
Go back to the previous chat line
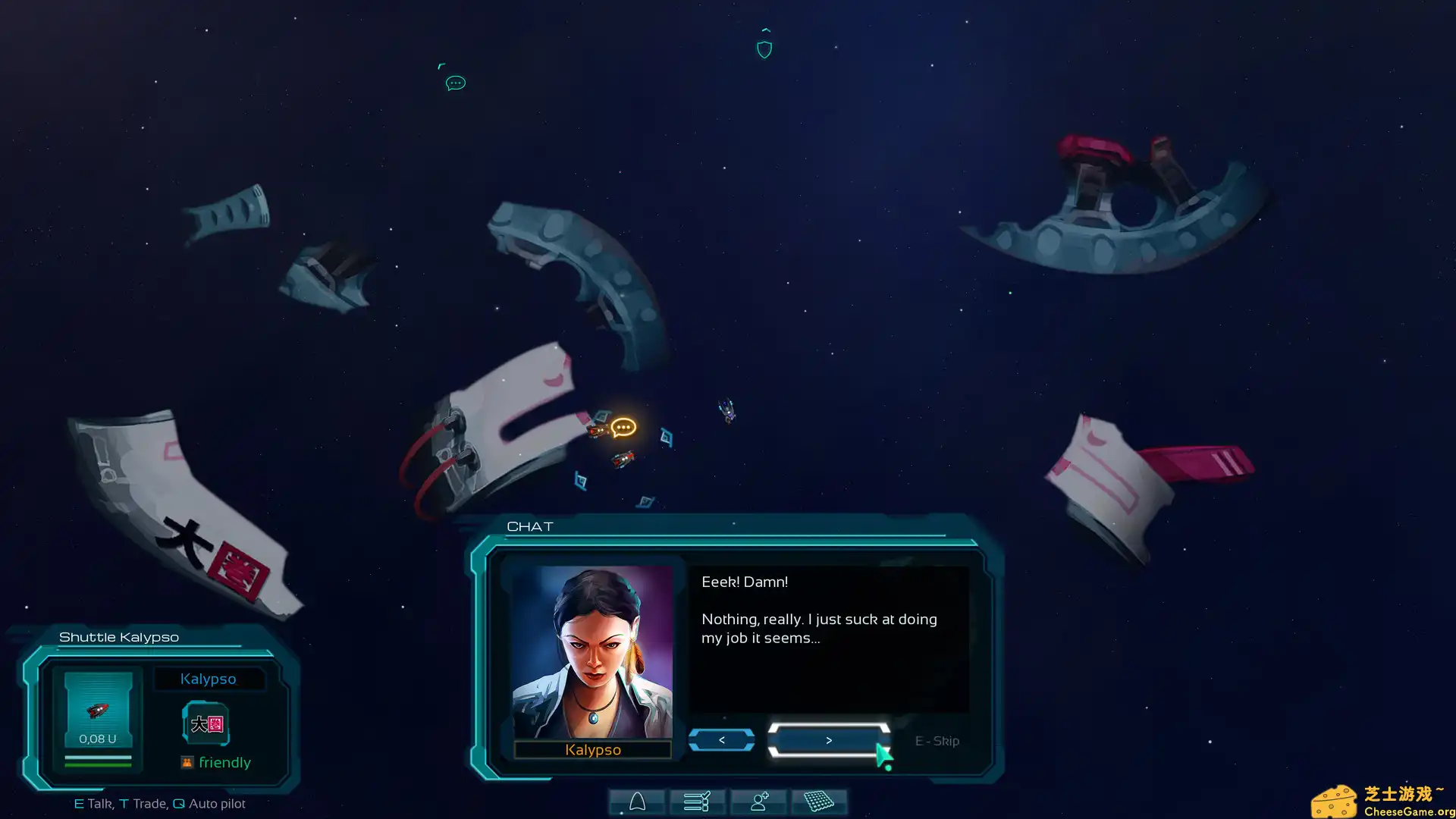[721, 740]
